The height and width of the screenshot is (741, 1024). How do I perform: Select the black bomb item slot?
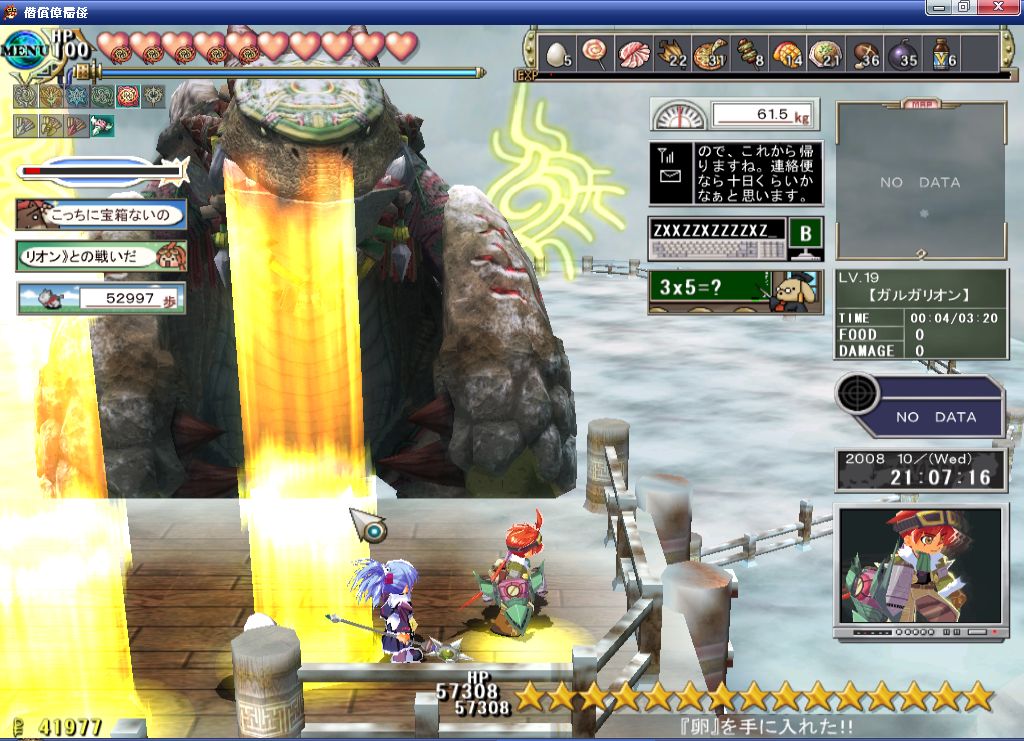point(903,53)
